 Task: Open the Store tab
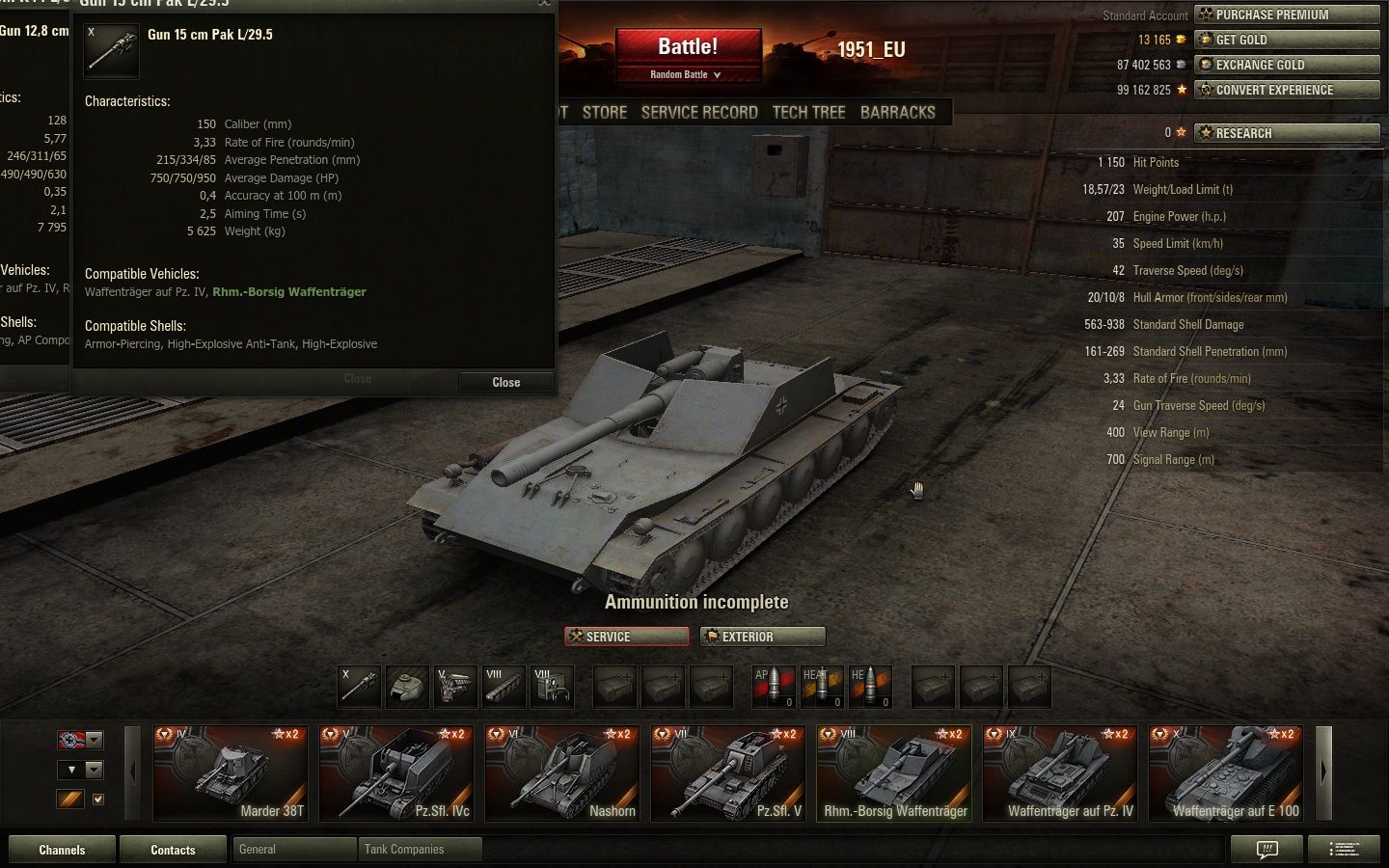(x=605, y=112)
